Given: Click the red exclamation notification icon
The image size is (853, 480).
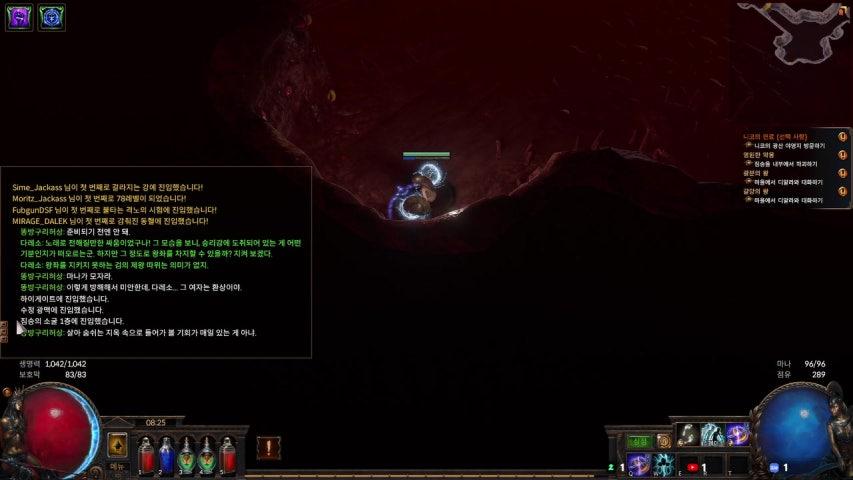Looking at the screenshot, I should [268, 447].
